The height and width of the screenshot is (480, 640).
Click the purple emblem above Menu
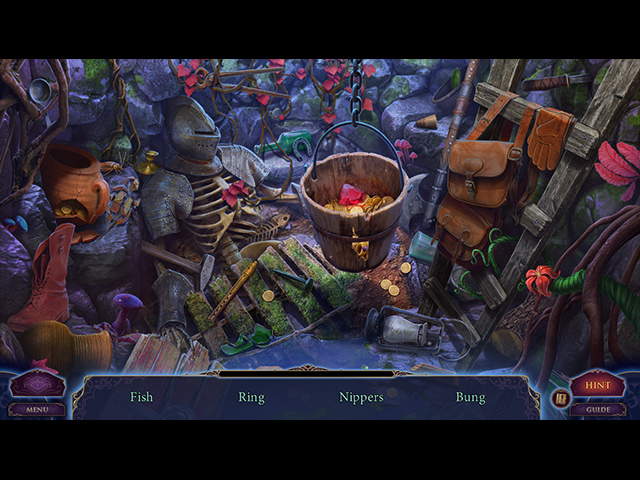pos(37,384)
